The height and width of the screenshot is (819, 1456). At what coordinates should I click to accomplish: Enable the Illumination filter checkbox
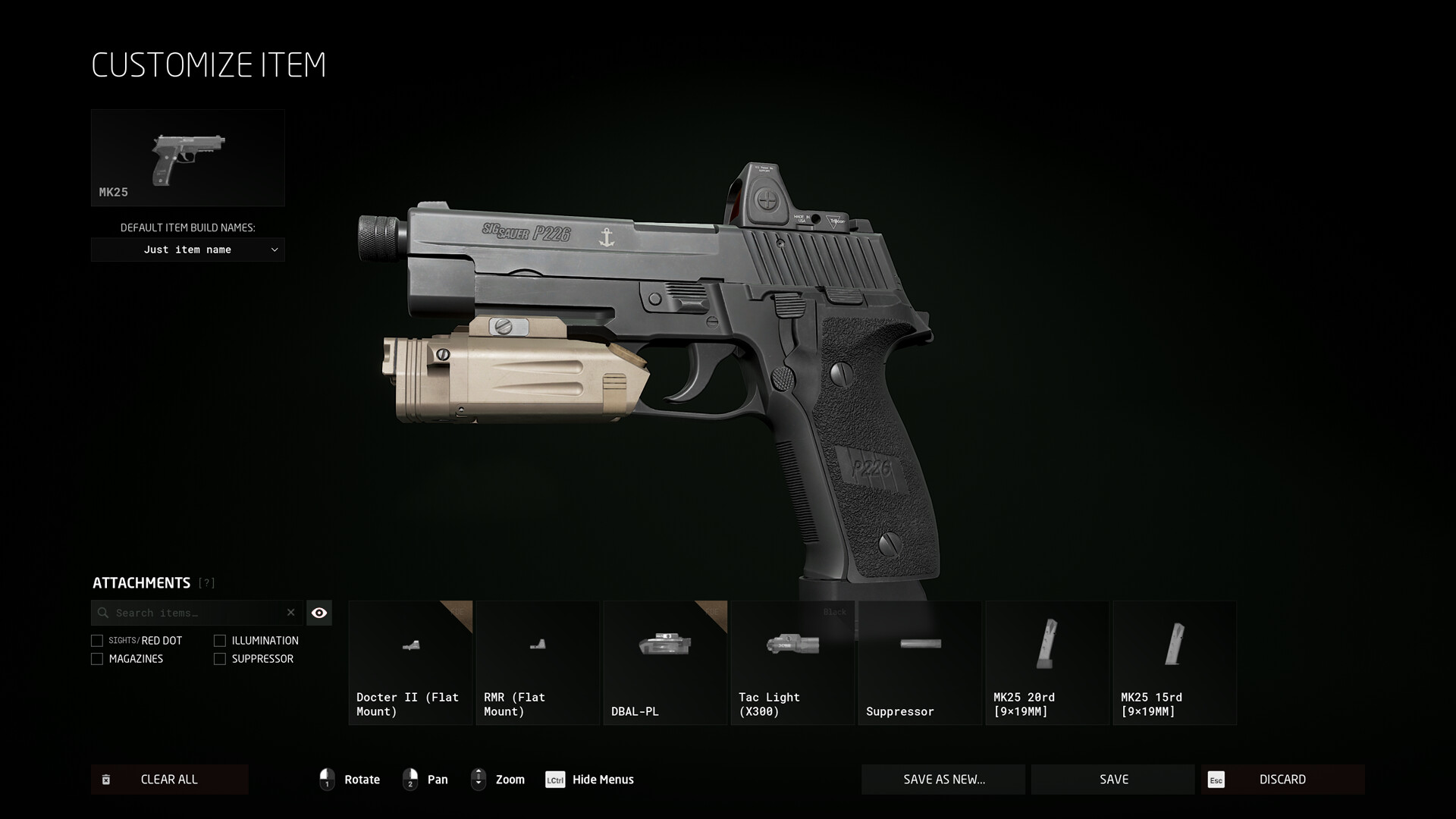(220, 641)
